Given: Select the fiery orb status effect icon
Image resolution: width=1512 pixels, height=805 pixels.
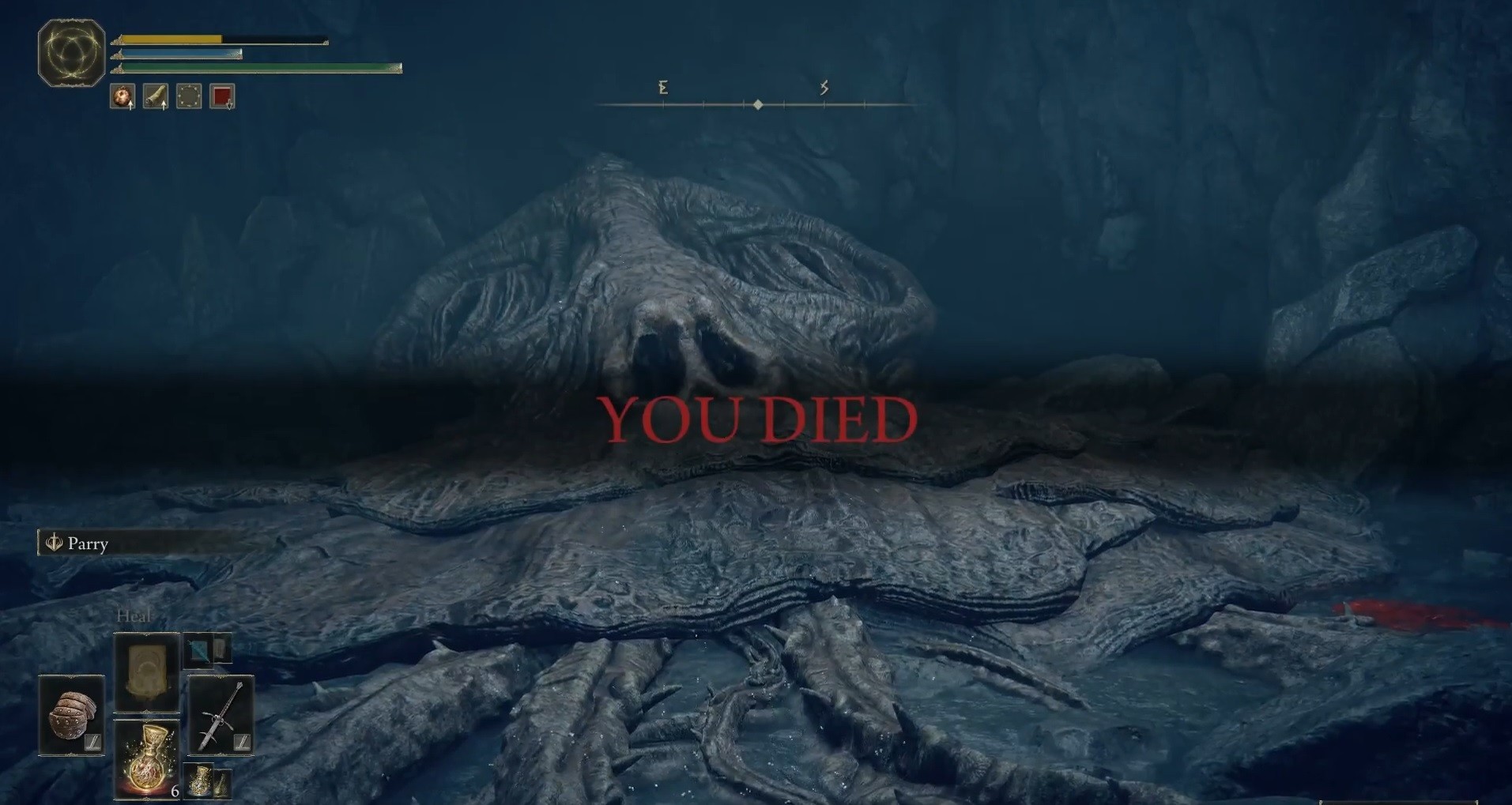Looking at the screenshot, I should pyautogui.click(x=123, y=95).
